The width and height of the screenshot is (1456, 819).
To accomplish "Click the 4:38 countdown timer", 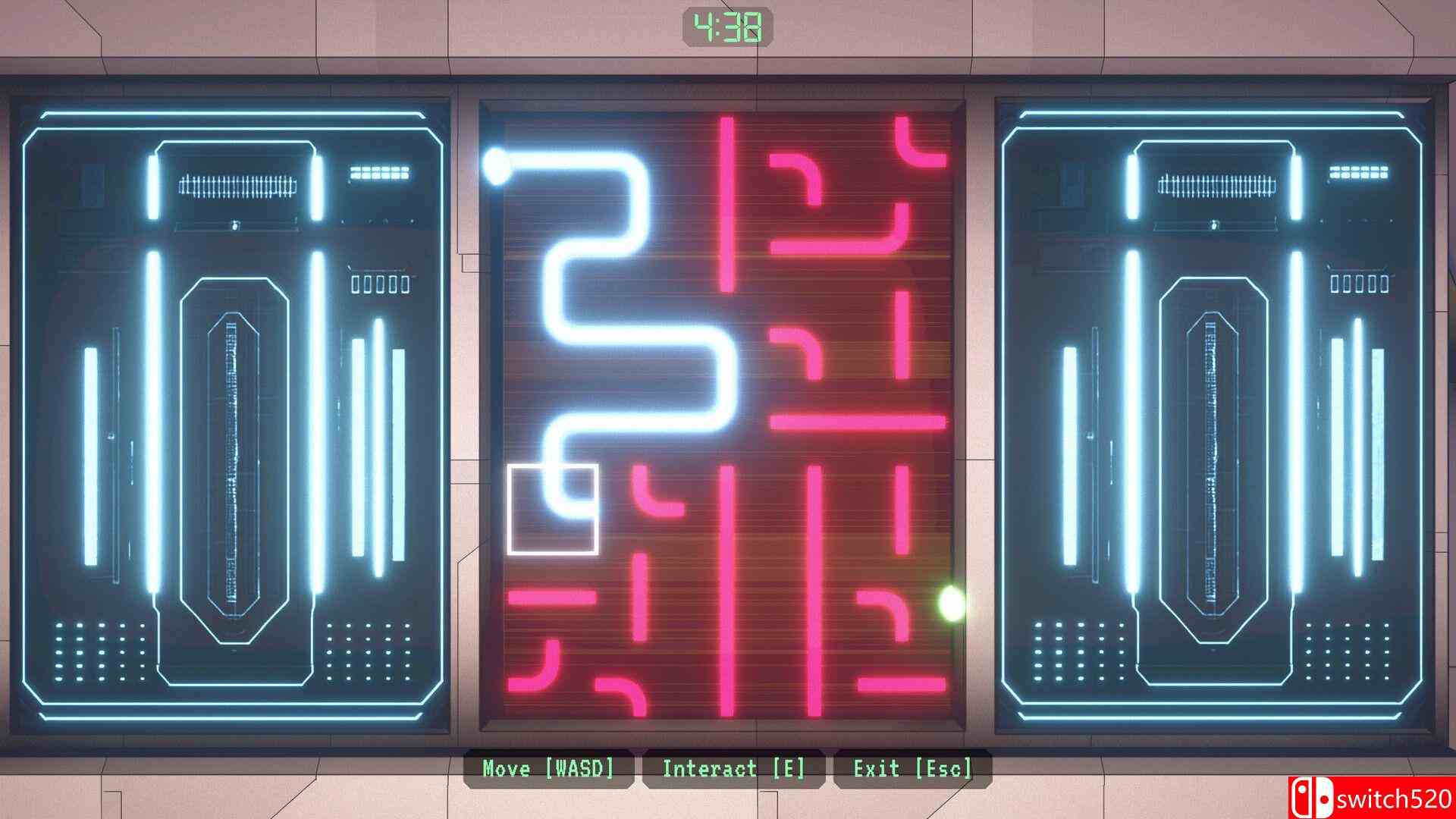I will [x=726, y=25].
